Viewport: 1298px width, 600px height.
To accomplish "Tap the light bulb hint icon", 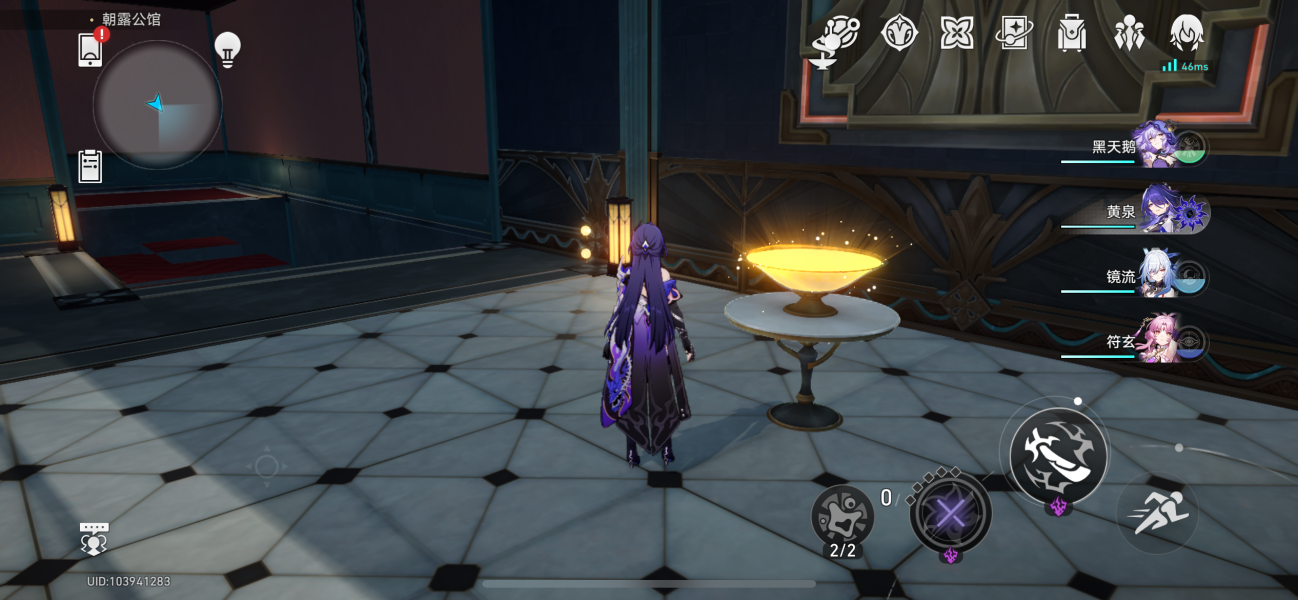I will (228, 49).
